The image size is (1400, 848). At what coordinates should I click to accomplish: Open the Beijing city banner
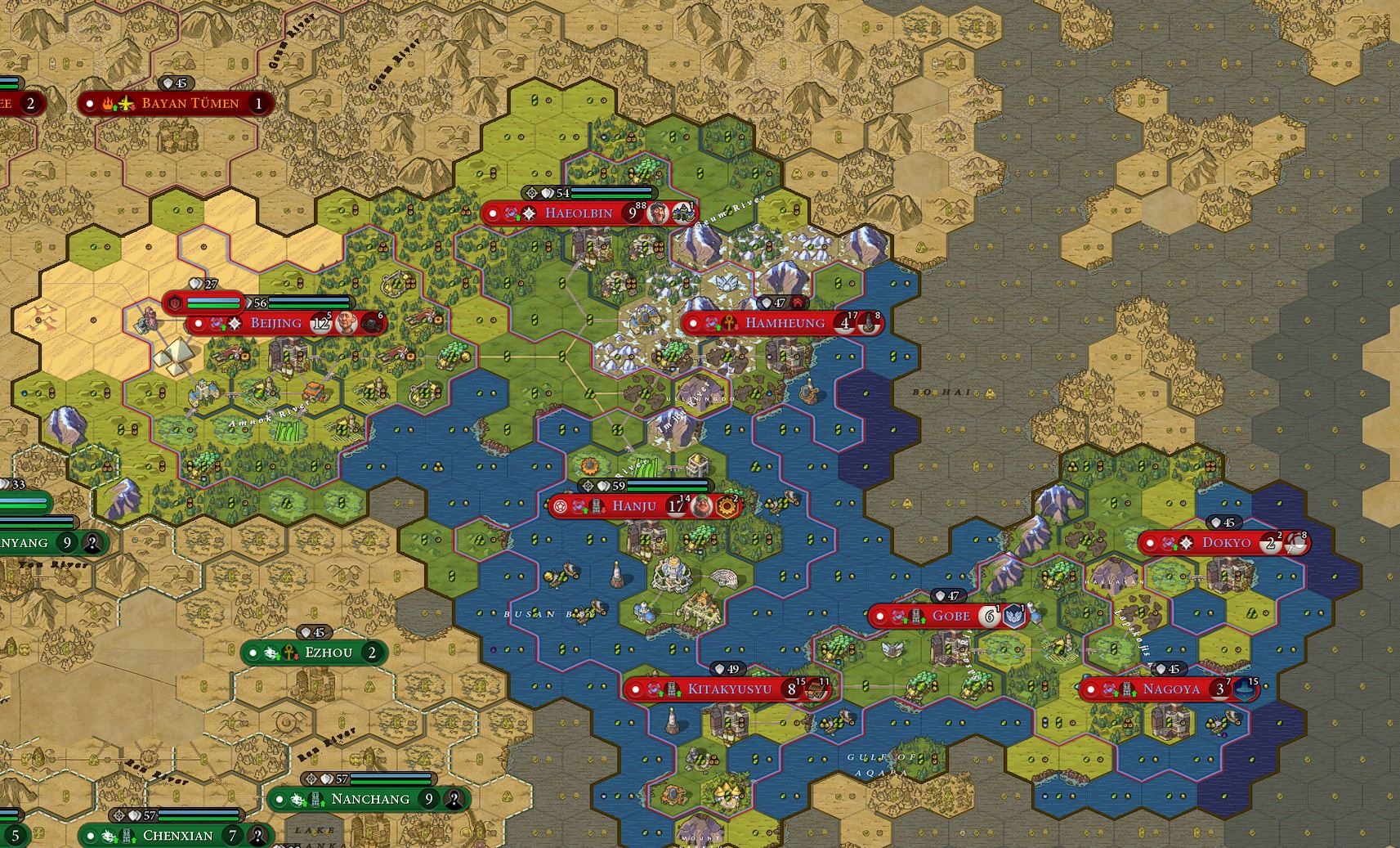(276, 323)
